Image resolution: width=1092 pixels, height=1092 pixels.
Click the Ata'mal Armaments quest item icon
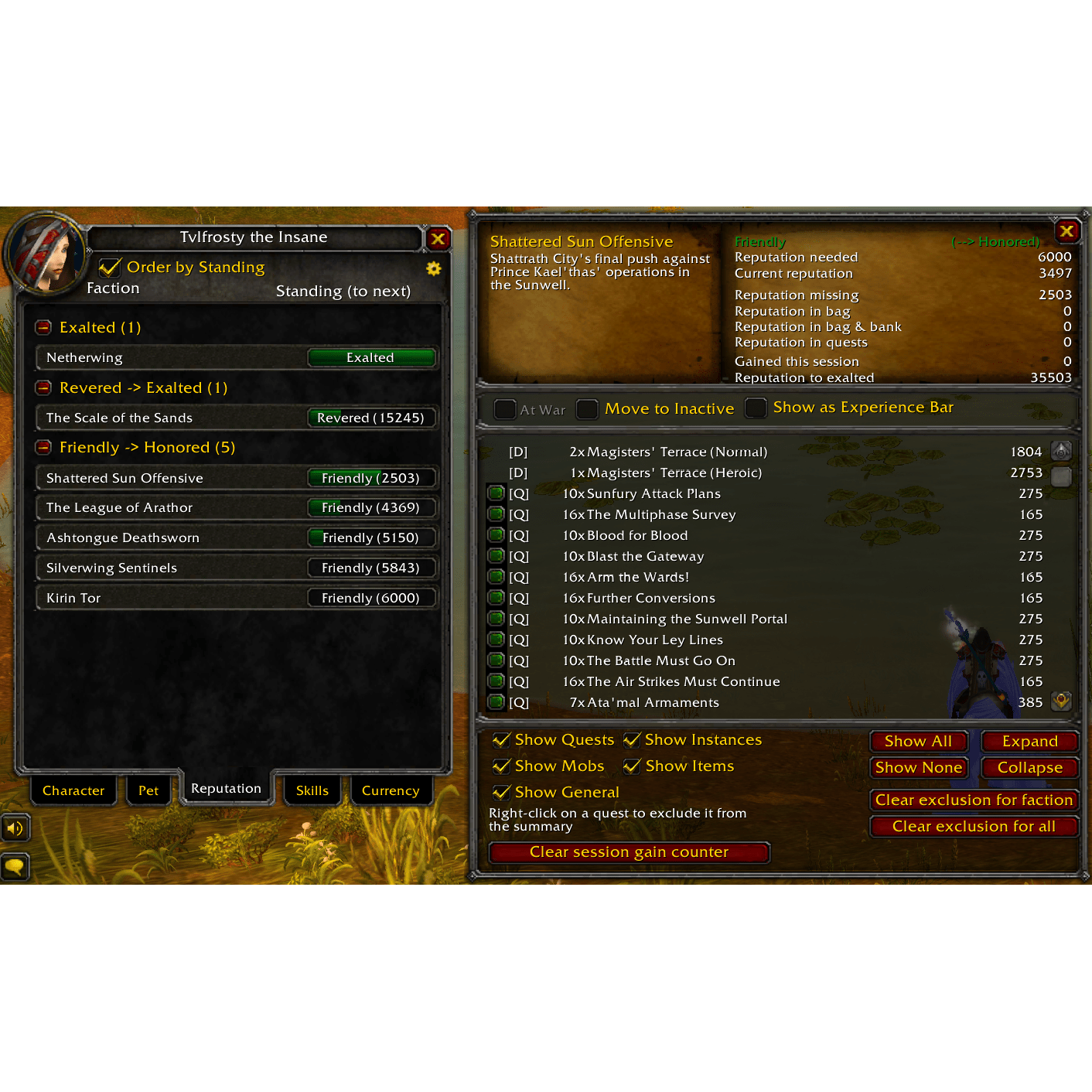pos(1061,701)
